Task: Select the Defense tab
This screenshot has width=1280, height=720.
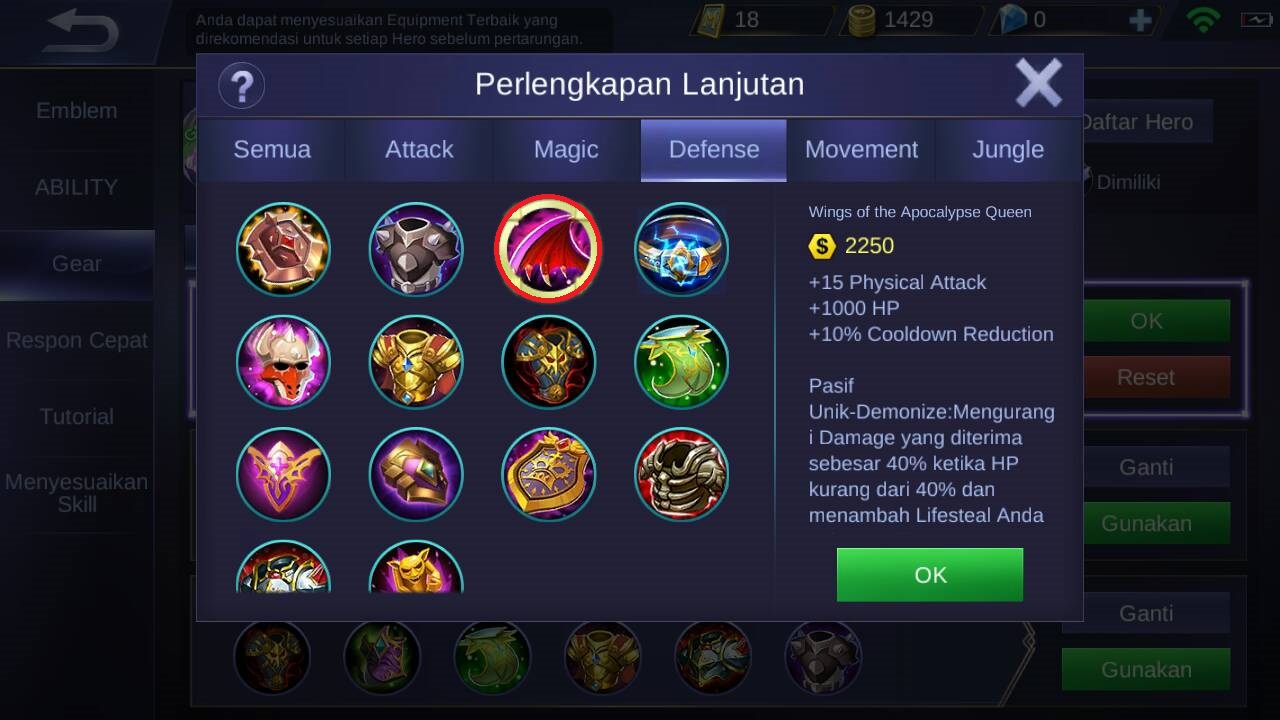Action: [714, 150]
